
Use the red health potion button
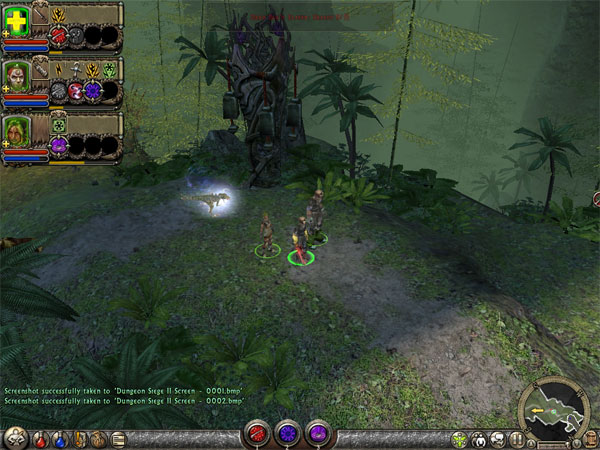tap(39, 438)
